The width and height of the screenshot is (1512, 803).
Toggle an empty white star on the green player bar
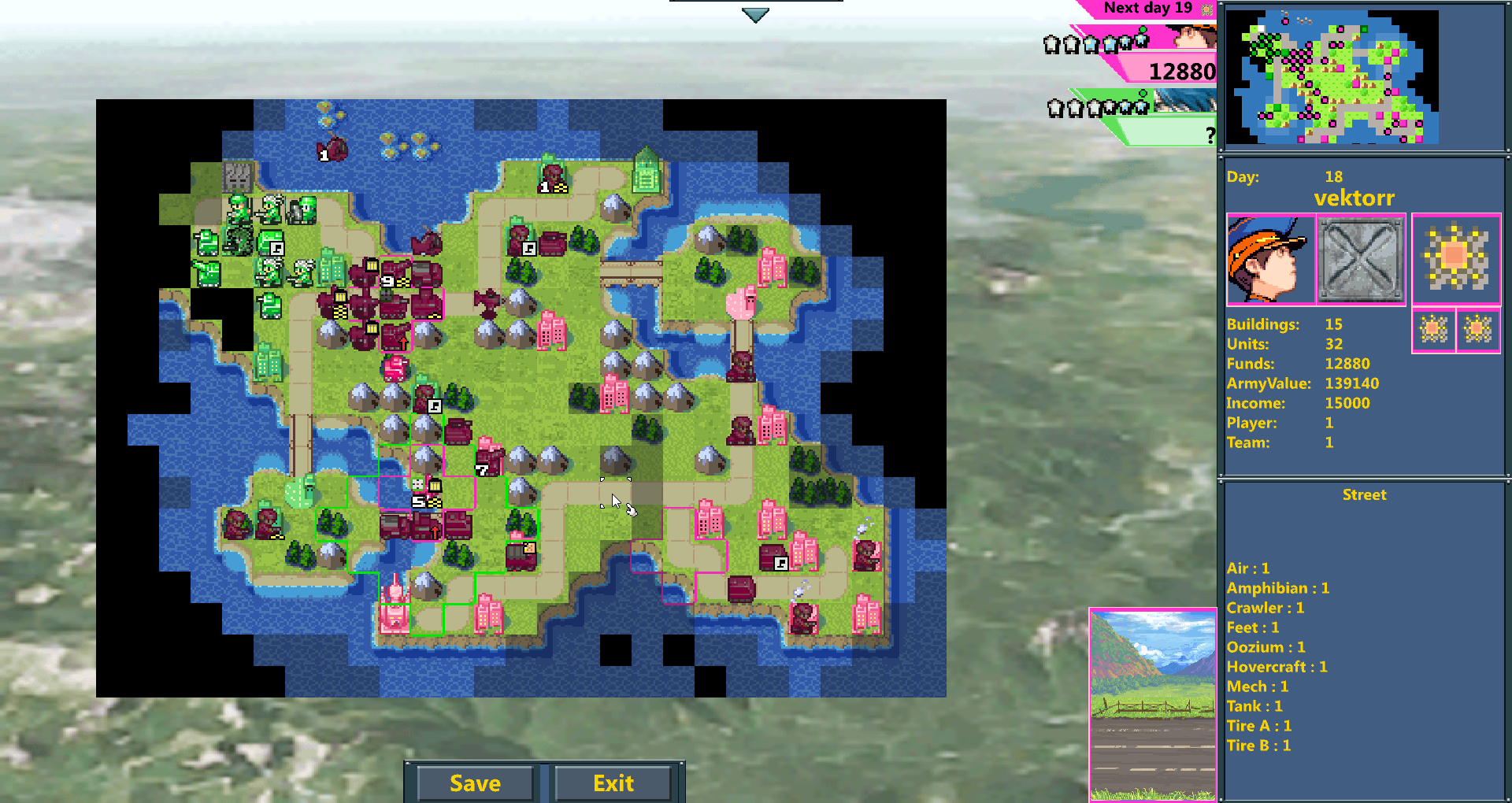tap(1055, 108)
